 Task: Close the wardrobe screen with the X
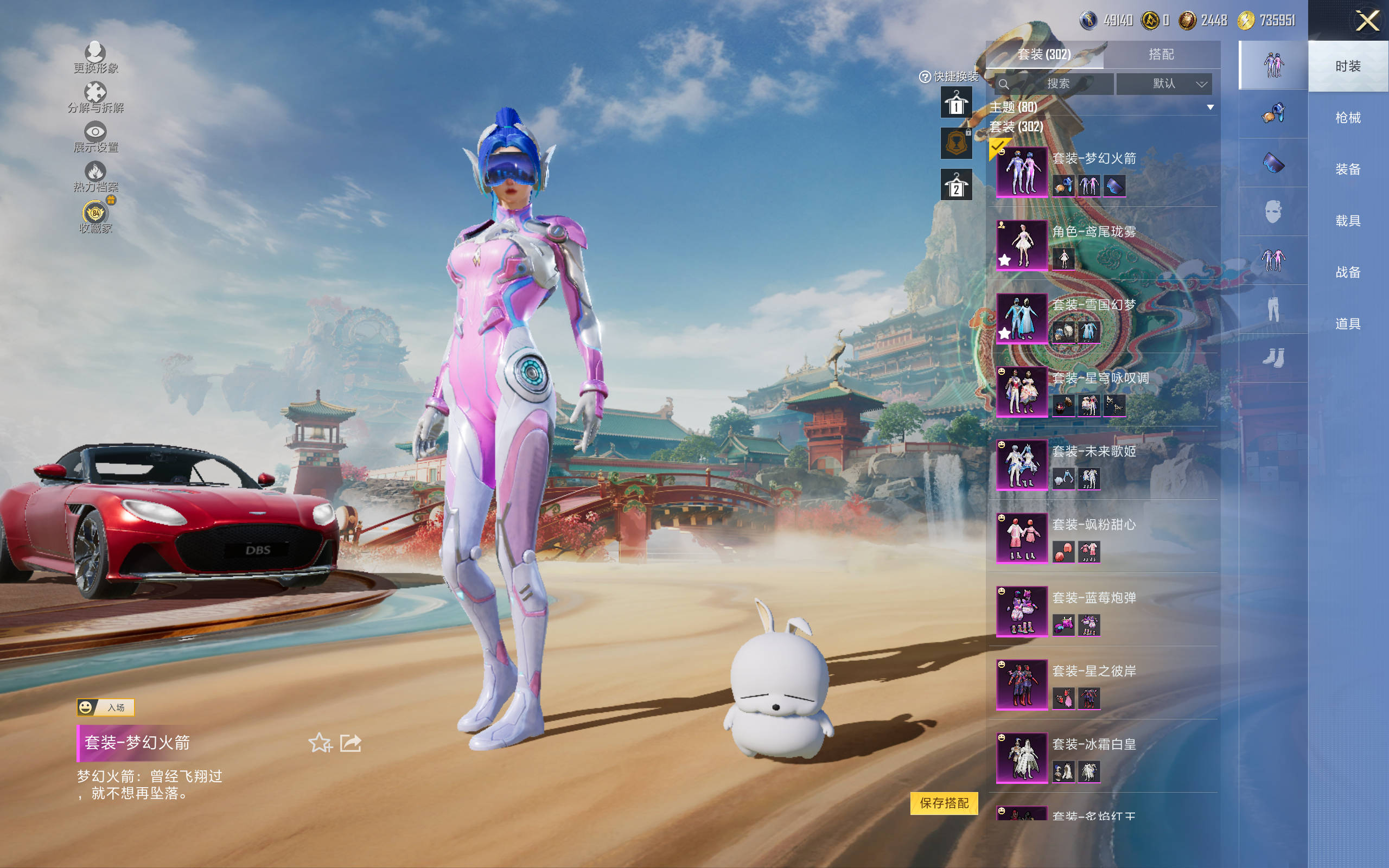tap(1367, 21)
